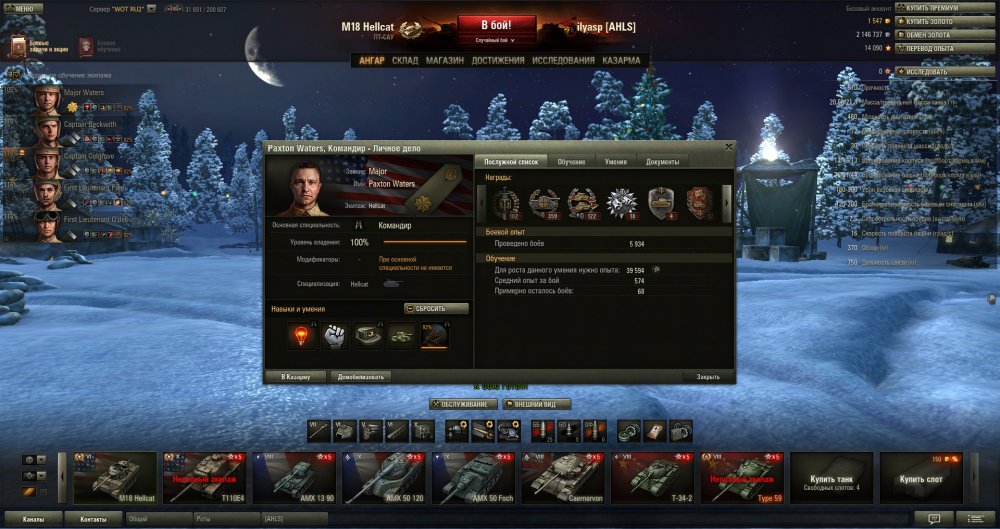Select the light bulb Sixth Sense skill
This screenshot has width=1000, height=529.
[301, 336]
